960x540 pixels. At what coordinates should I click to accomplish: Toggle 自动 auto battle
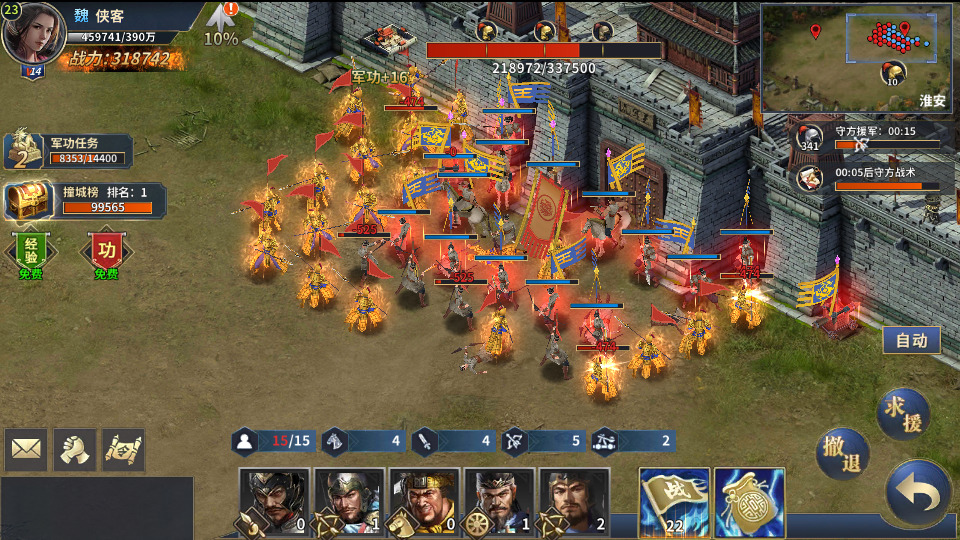click(x=911, y=340)
